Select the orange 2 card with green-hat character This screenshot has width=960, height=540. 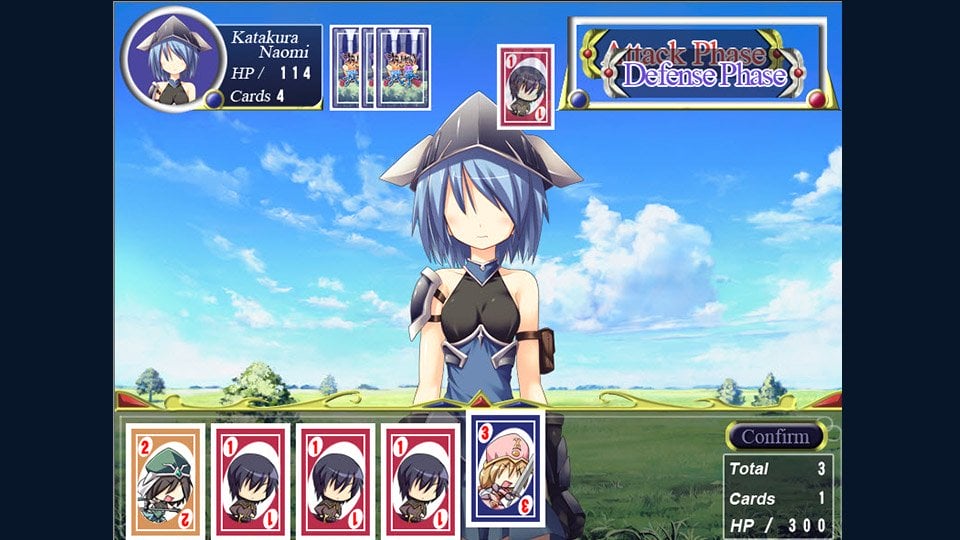(165, 482)
